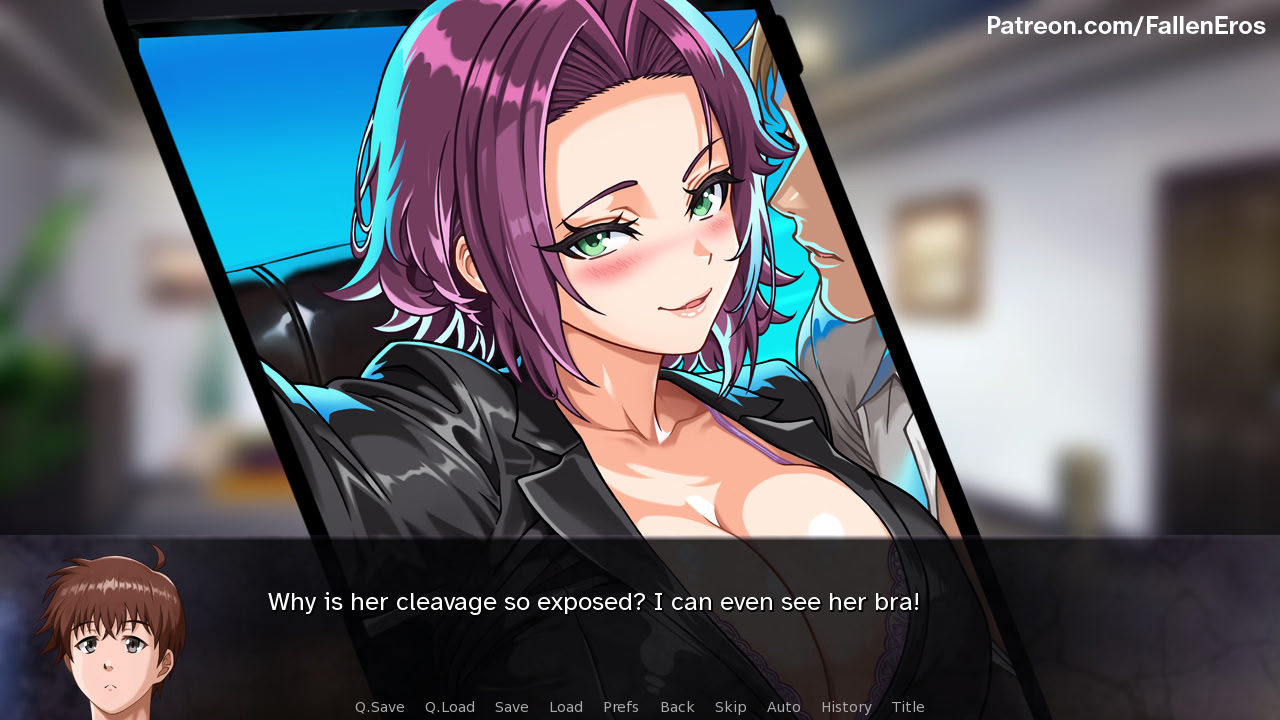Enable Auto mode for automatic text advance

click(784, 707)
